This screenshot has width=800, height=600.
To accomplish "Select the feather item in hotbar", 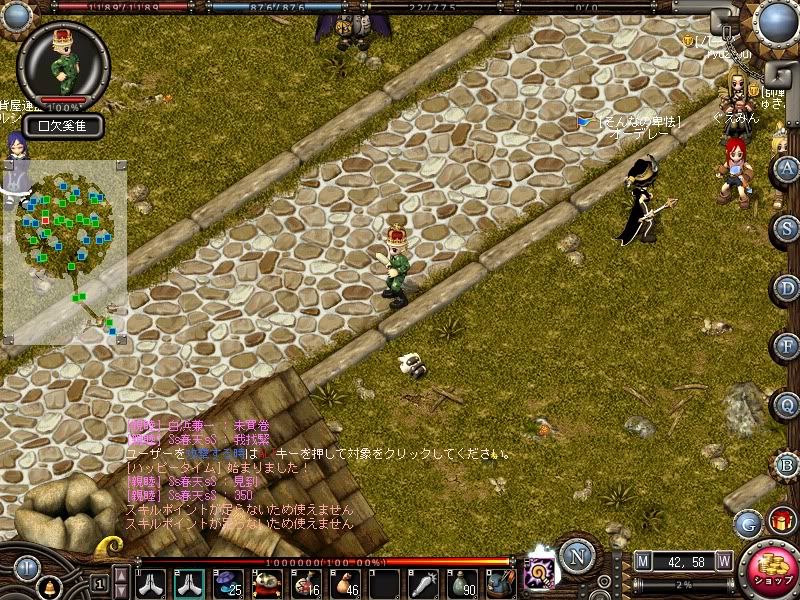I will point(423,583).
